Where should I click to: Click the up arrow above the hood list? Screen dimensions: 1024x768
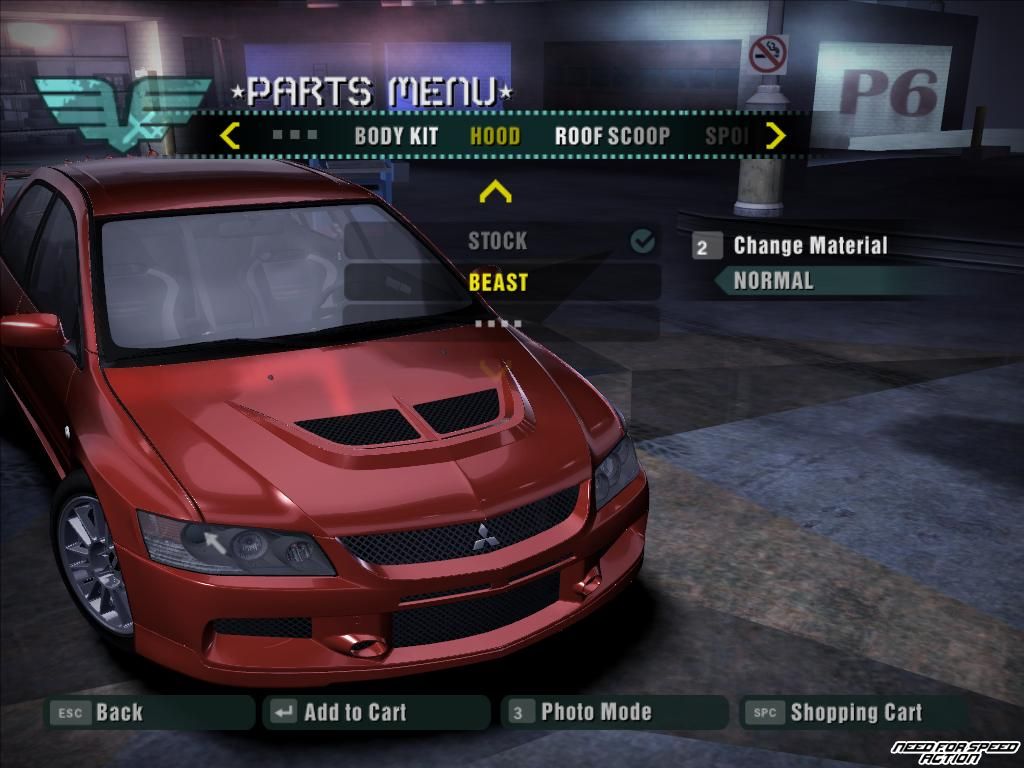(x=495, y=191)
